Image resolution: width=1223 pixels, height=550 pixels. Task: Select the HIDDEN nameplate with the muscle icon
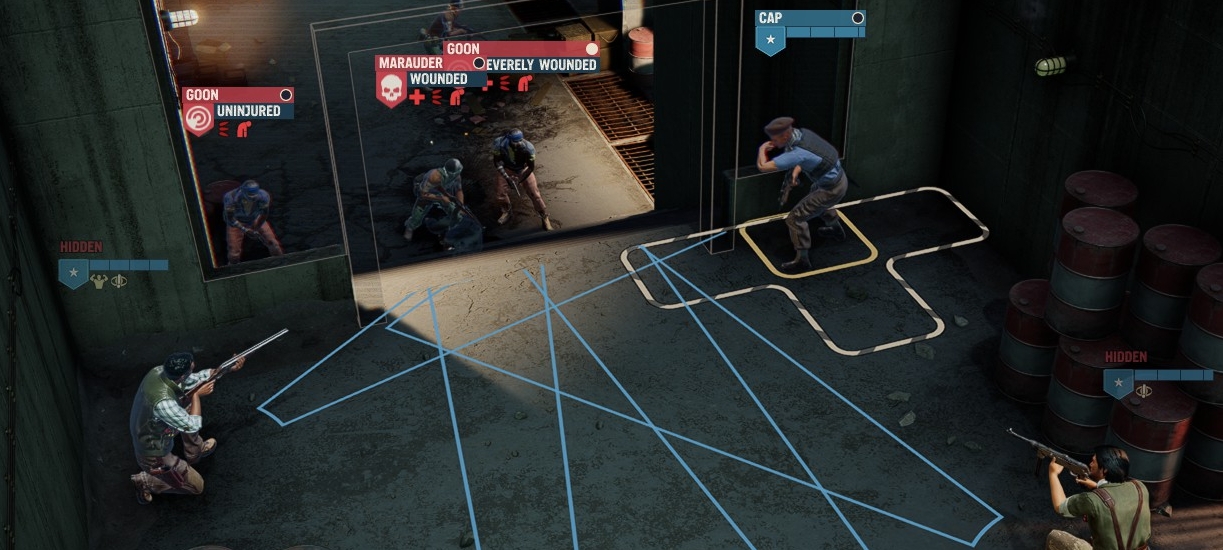coord(113,266)
